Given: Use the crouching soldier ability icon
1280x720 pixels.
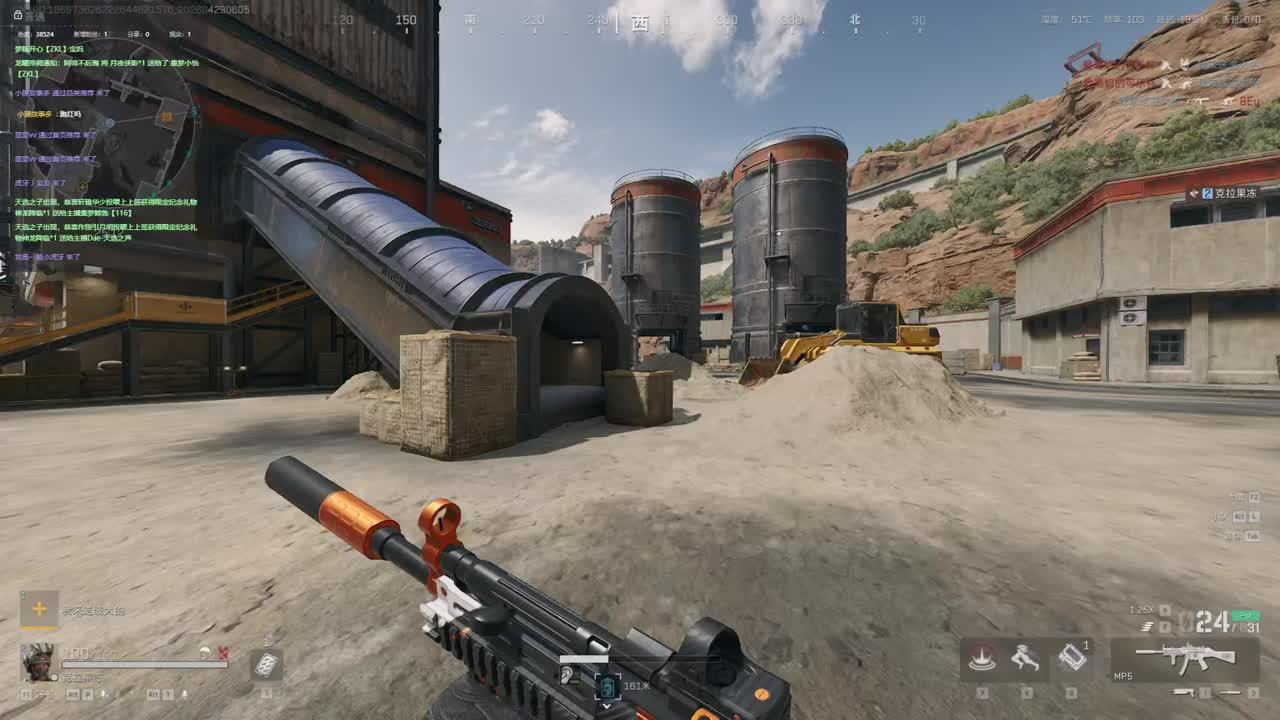Looking at the screenshot, I should [1025, 658].
